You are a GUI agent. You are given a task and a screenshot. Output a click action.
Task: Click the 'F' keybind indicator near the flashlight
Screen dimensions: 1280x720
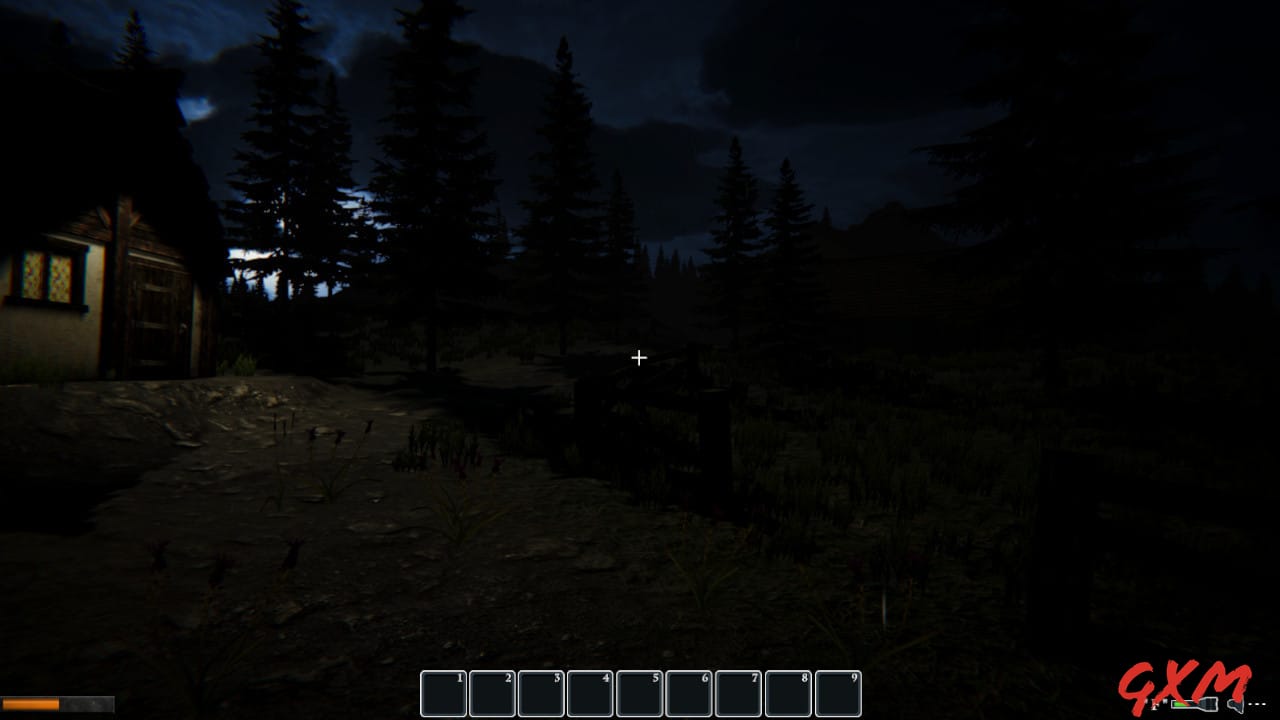(x=1154, y=703)
